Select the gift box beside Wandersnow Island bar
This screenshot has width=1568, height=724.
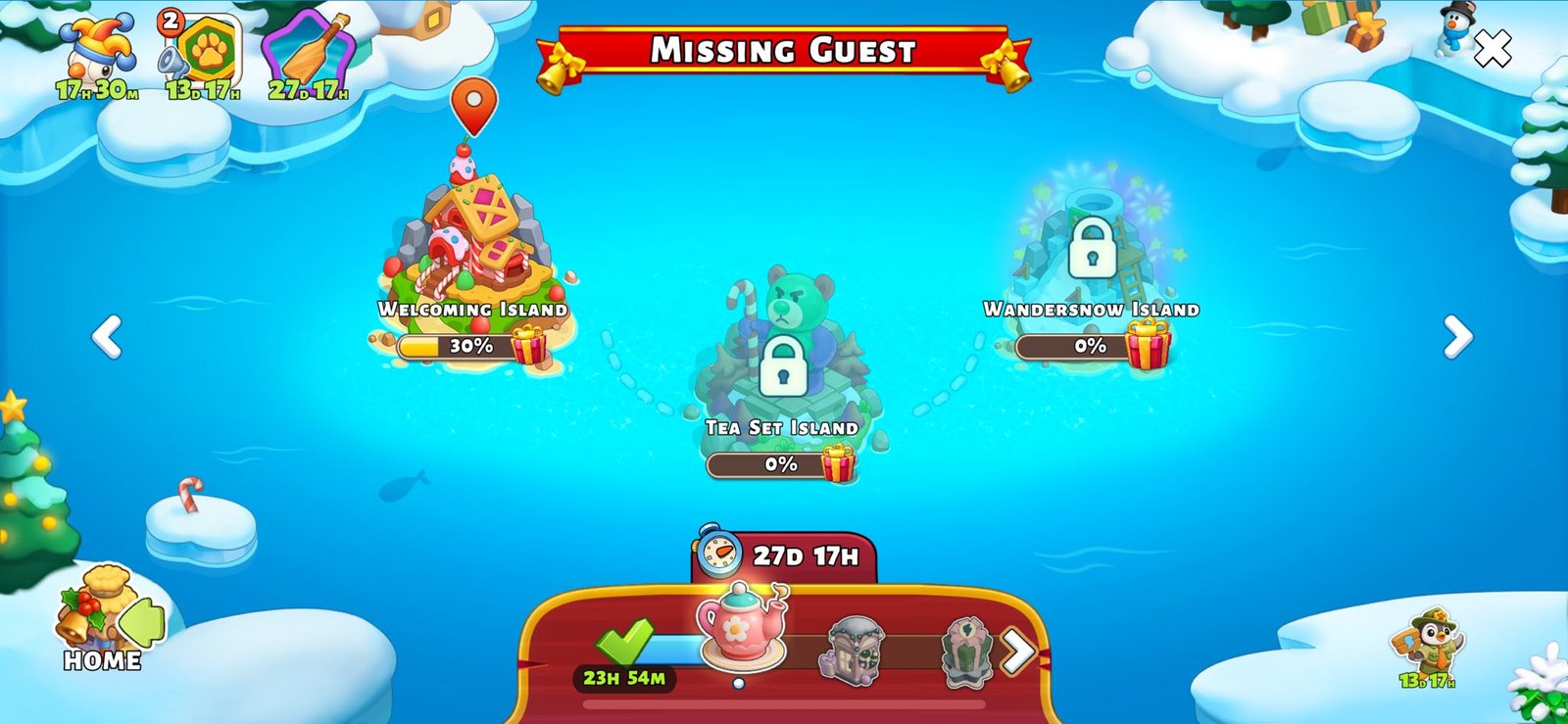pos(1150,345)
